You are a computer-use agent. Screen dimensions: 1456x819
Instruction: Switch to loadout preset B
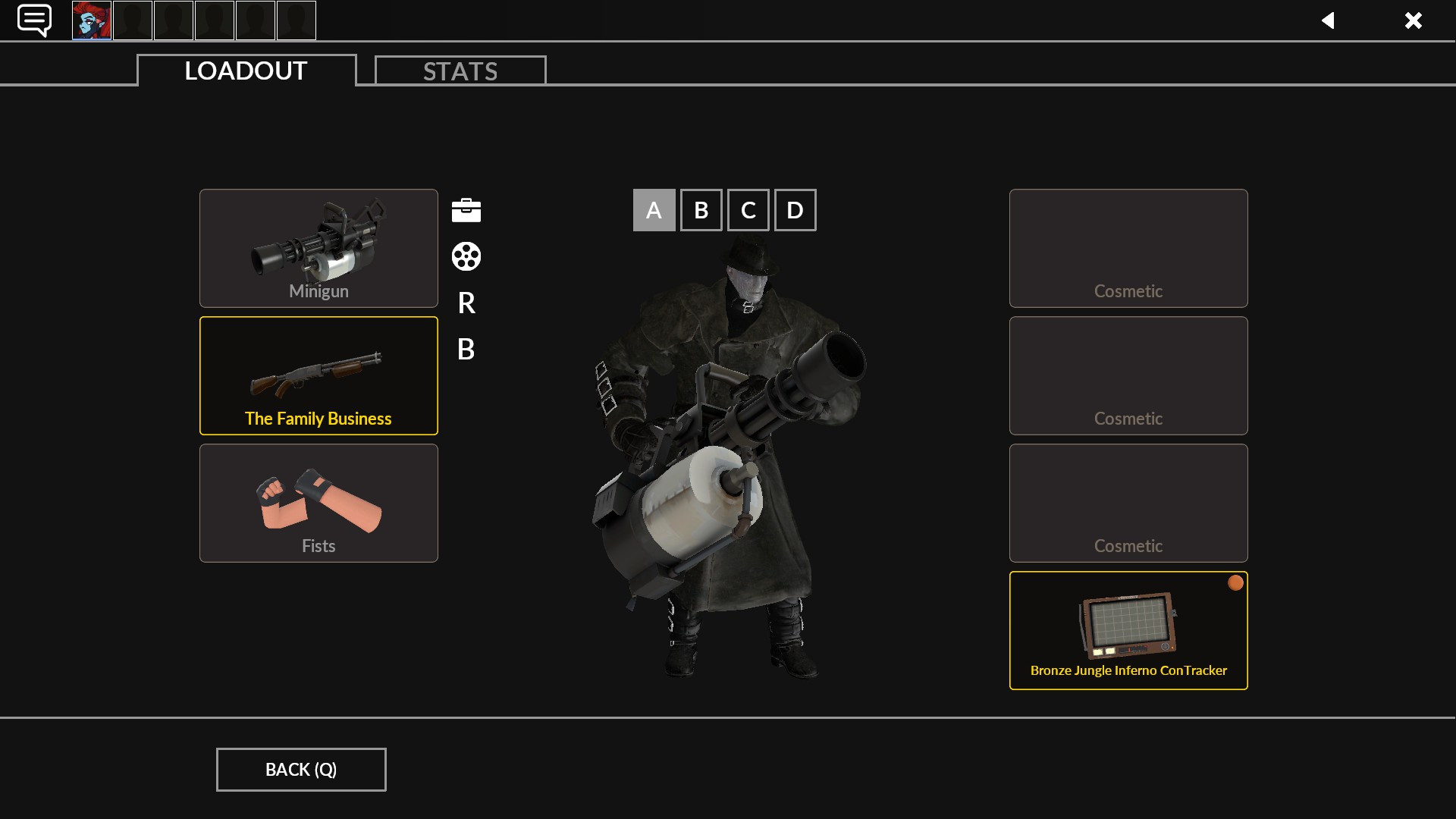(x=701, y=209)
